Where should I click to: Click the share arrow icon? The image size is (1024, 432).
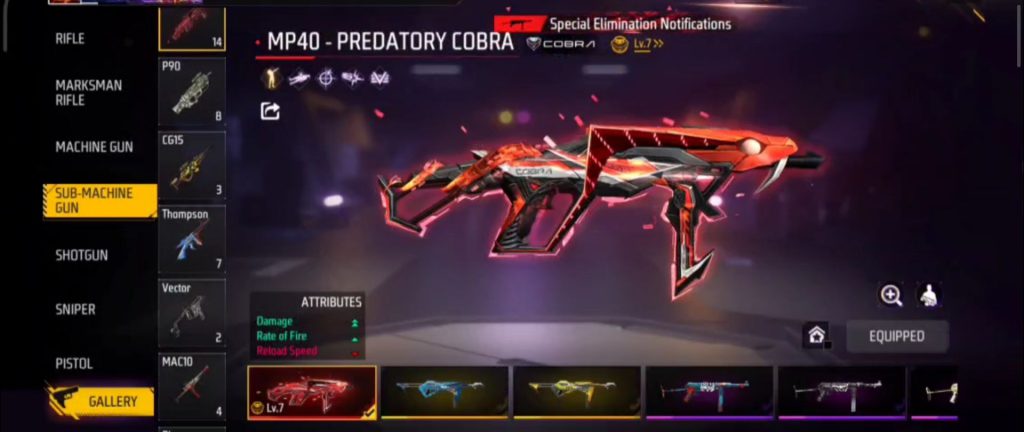tap(269, 111)
